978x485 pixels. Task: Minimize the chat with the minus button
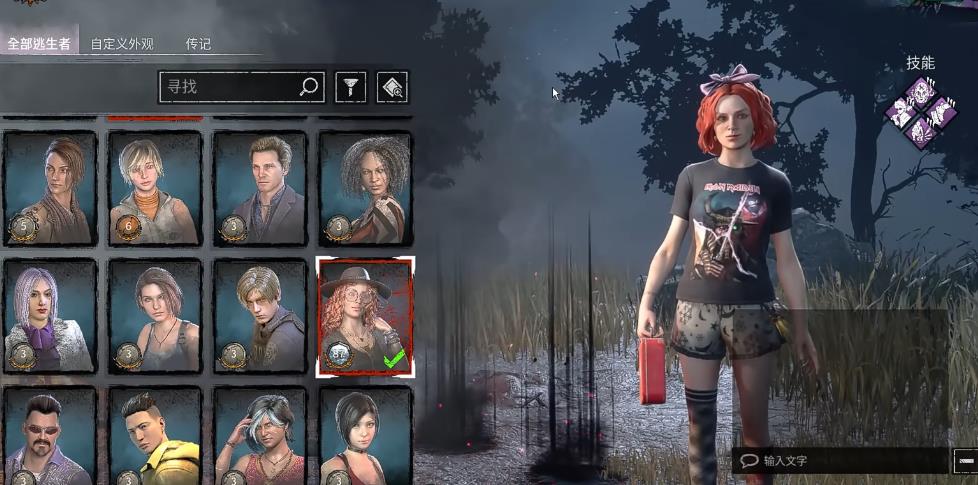tap(966, 461)
